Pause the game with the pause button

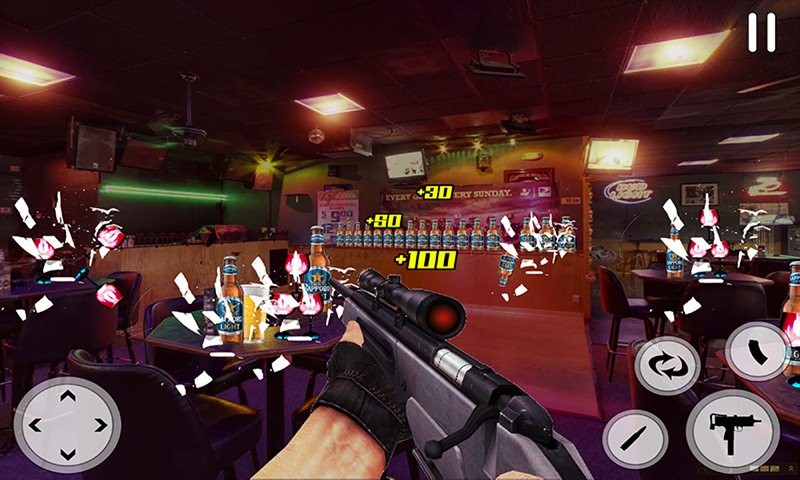pyautogui.click(x=761, y=32)
